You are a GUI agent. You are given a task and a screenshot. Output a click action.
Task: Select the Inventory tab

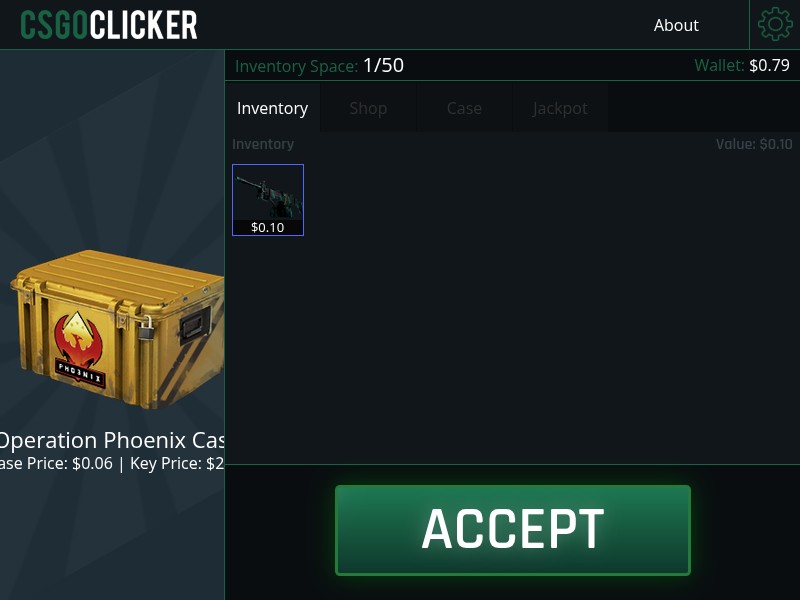[x=272, y=108]
